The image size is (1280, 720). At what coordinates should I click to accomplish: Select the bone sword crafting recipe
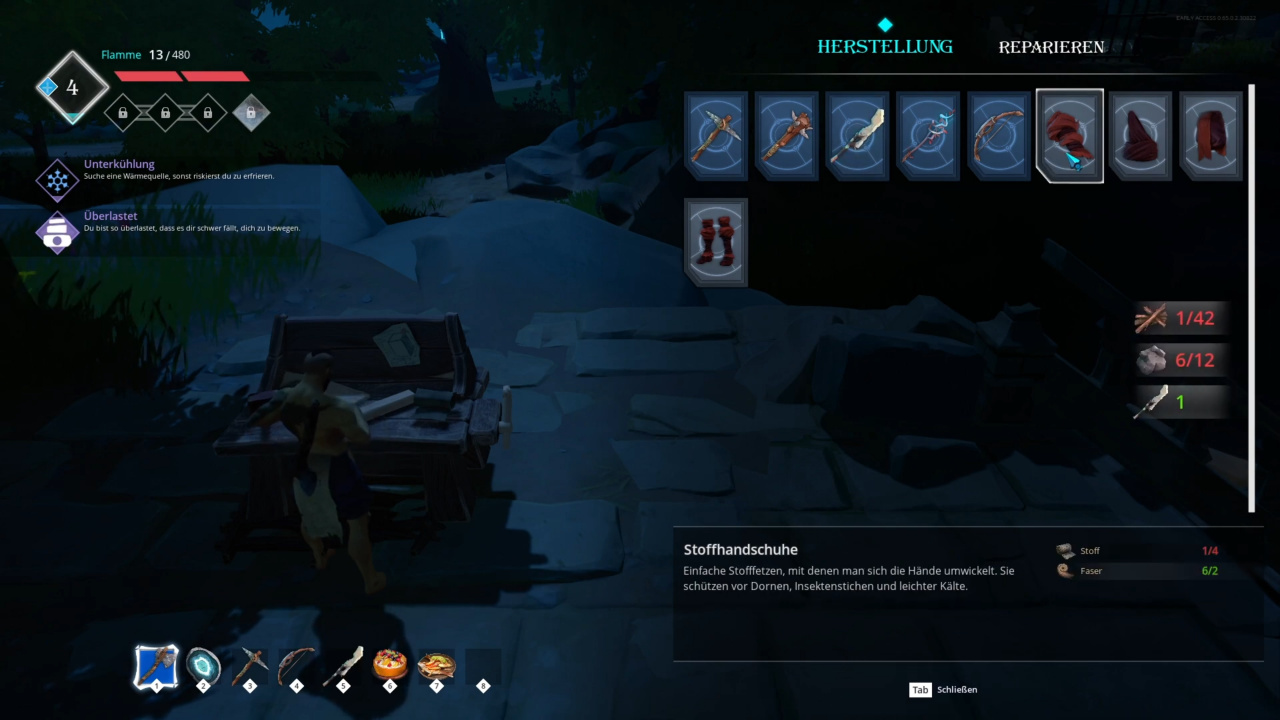[x=857, y=136]
